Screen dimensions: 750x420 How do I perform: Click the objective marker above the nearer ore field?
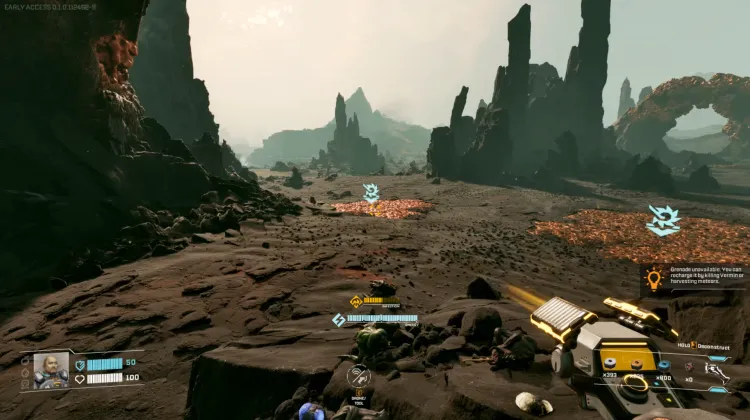[x=371, y=193]
